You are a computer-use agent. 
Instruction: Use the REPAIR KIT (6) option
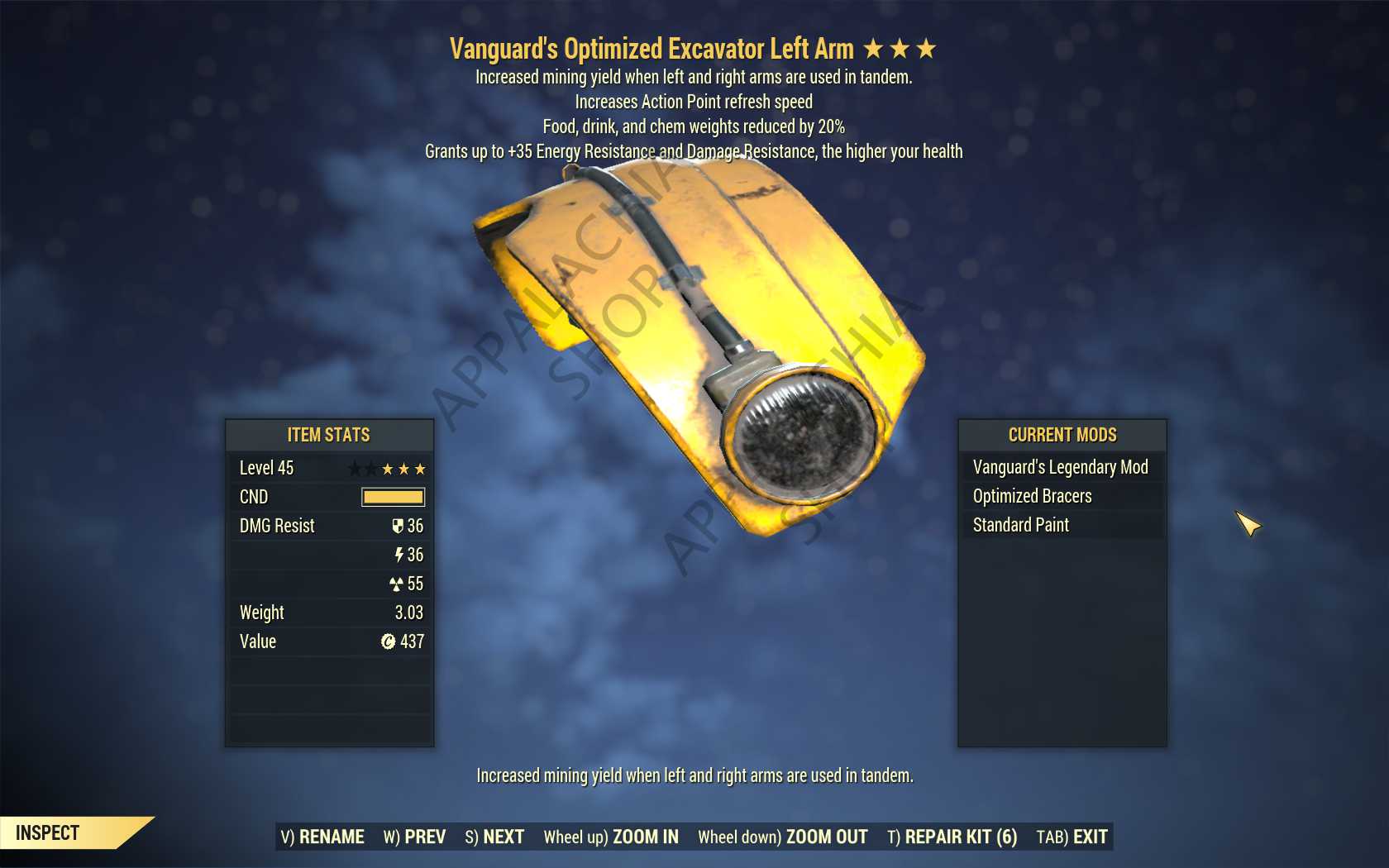click(x=952, y=837)
